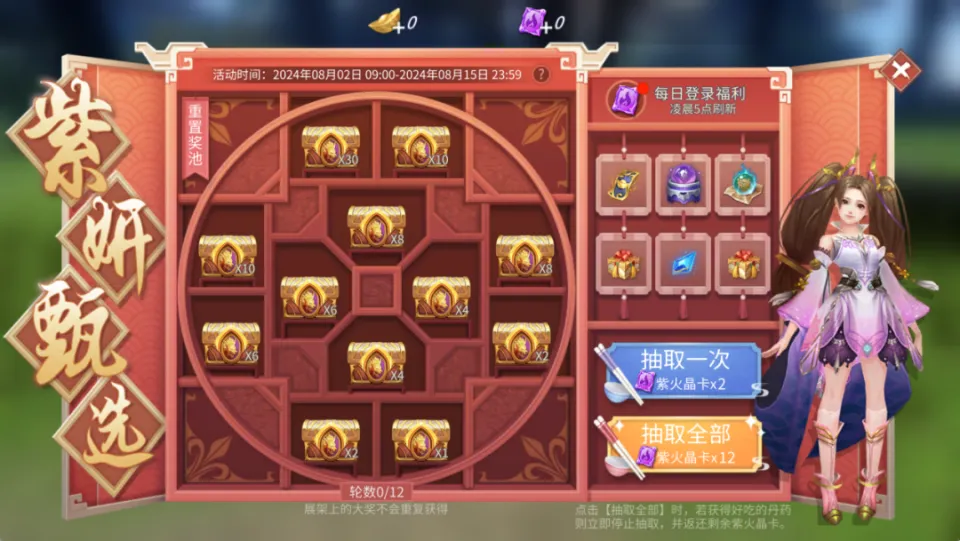Image resolution: width=960 pixels, height=541 pixels.
Task: Inspect the teal ring reward icon
Action: (742, 184)
